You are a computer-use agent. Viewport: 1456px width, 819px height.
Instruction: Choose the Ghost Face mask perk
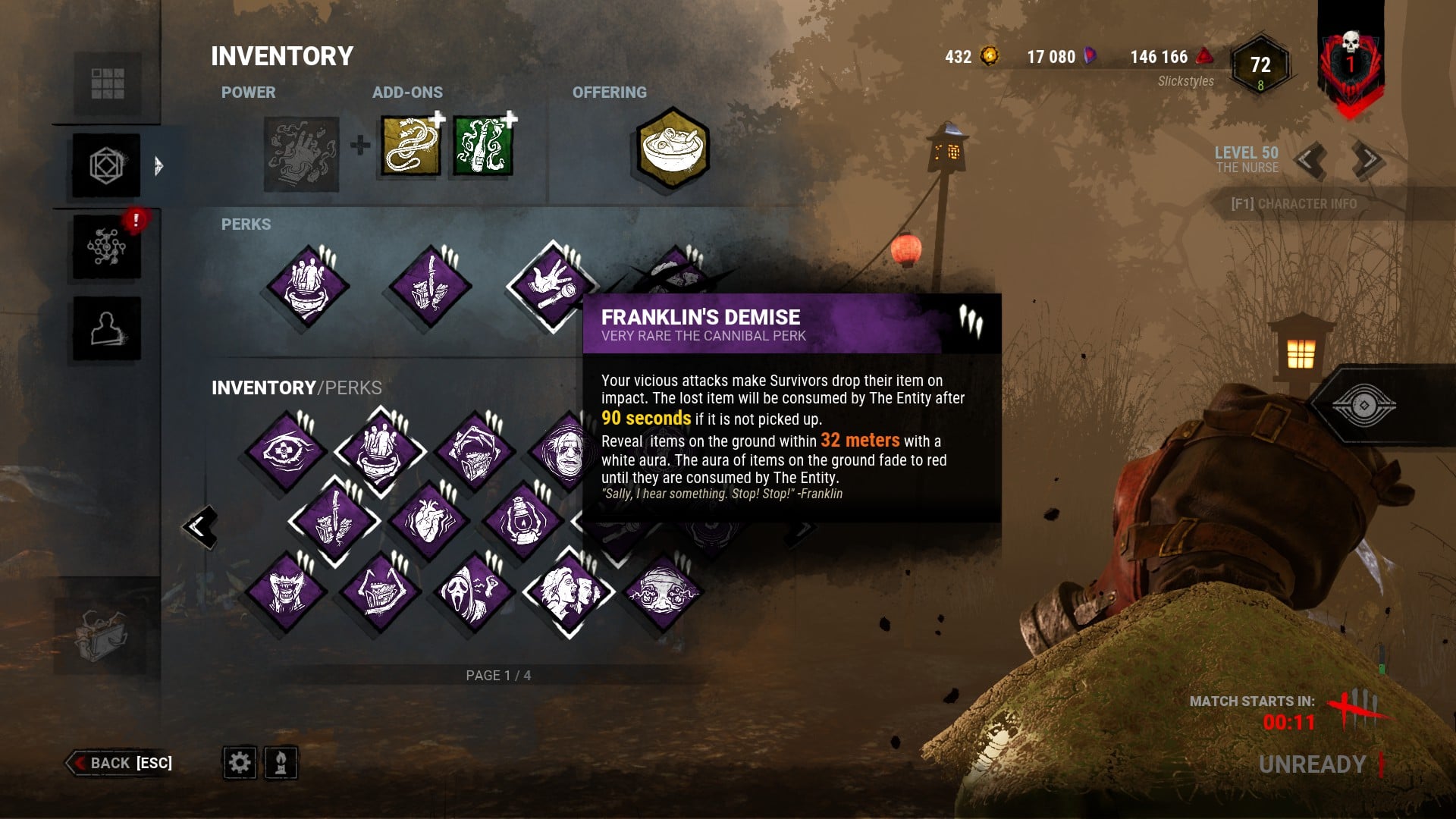click(x=475, y=592)
